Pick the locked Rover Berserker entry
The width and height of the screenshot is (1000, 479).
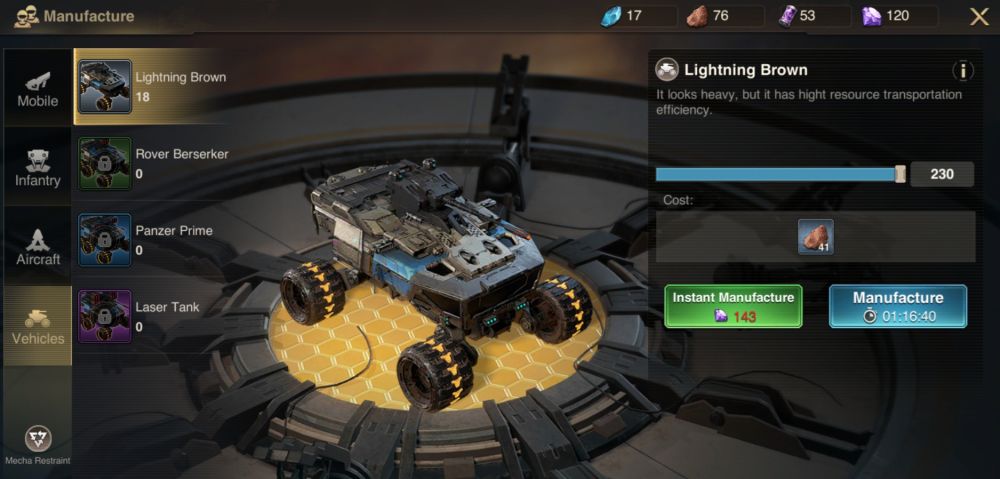150,164
